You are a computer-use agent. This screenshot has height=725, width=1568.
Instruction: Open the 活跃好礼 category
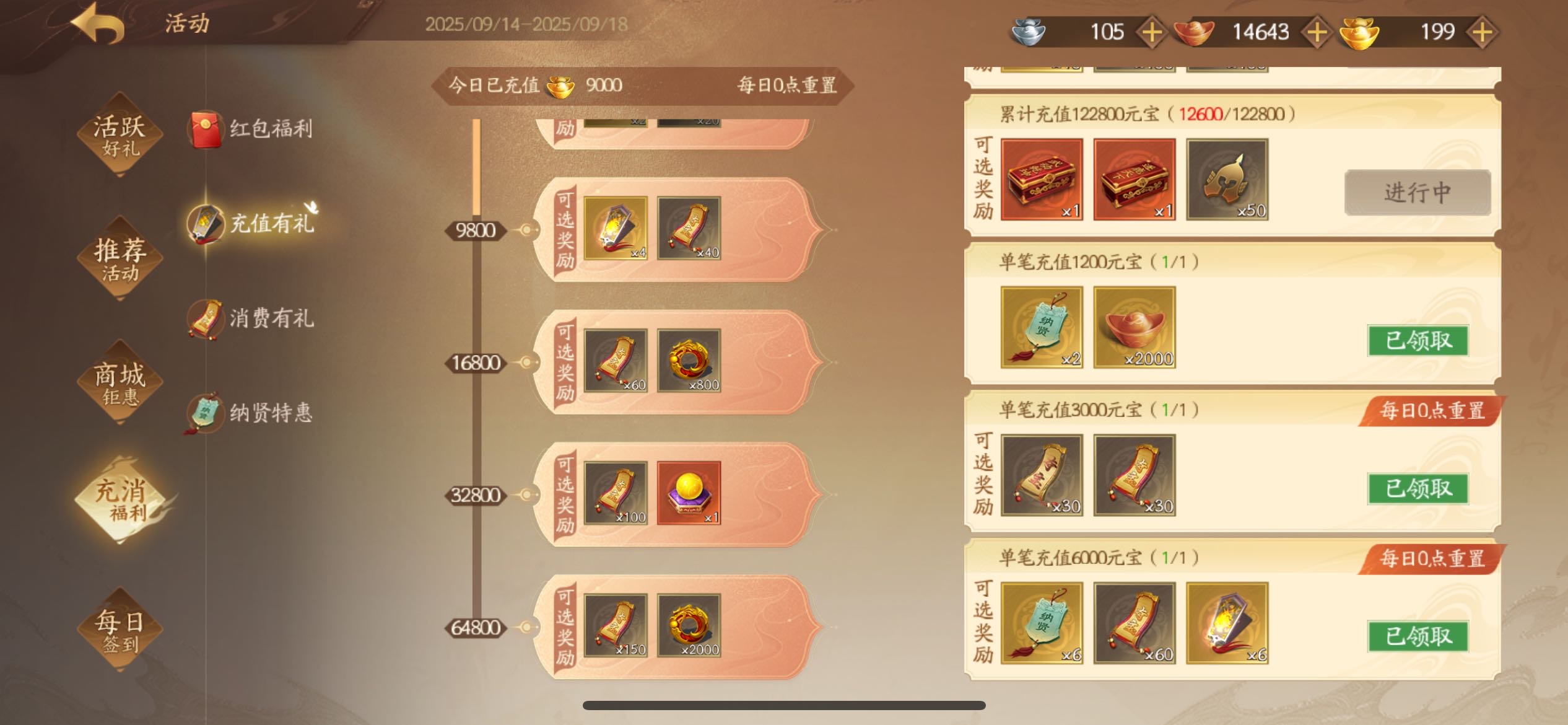coord(120,134)
